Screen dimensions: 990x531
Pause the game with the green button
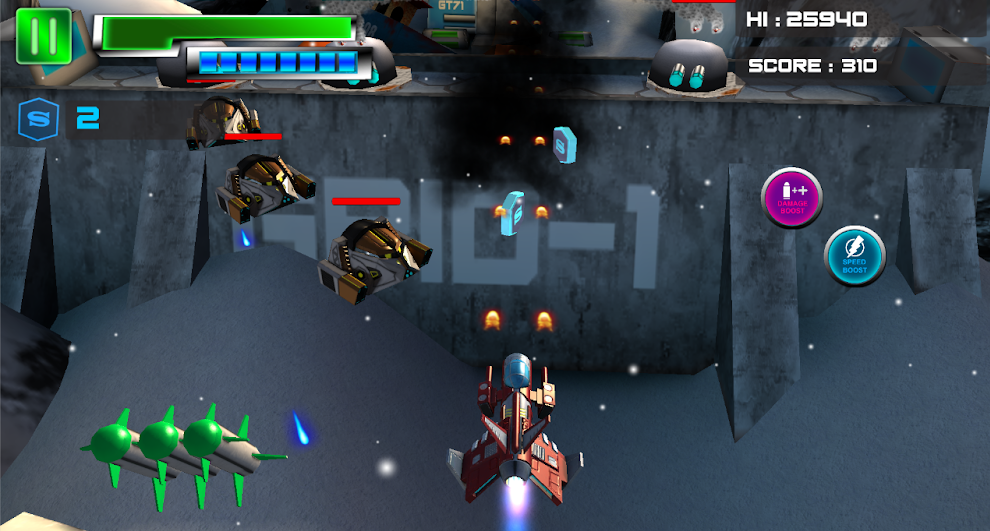43,36
